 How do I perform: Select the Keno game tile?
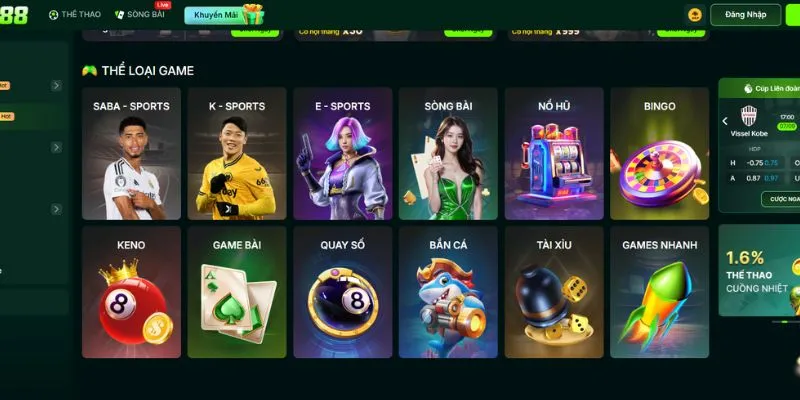tap(131, 291)
